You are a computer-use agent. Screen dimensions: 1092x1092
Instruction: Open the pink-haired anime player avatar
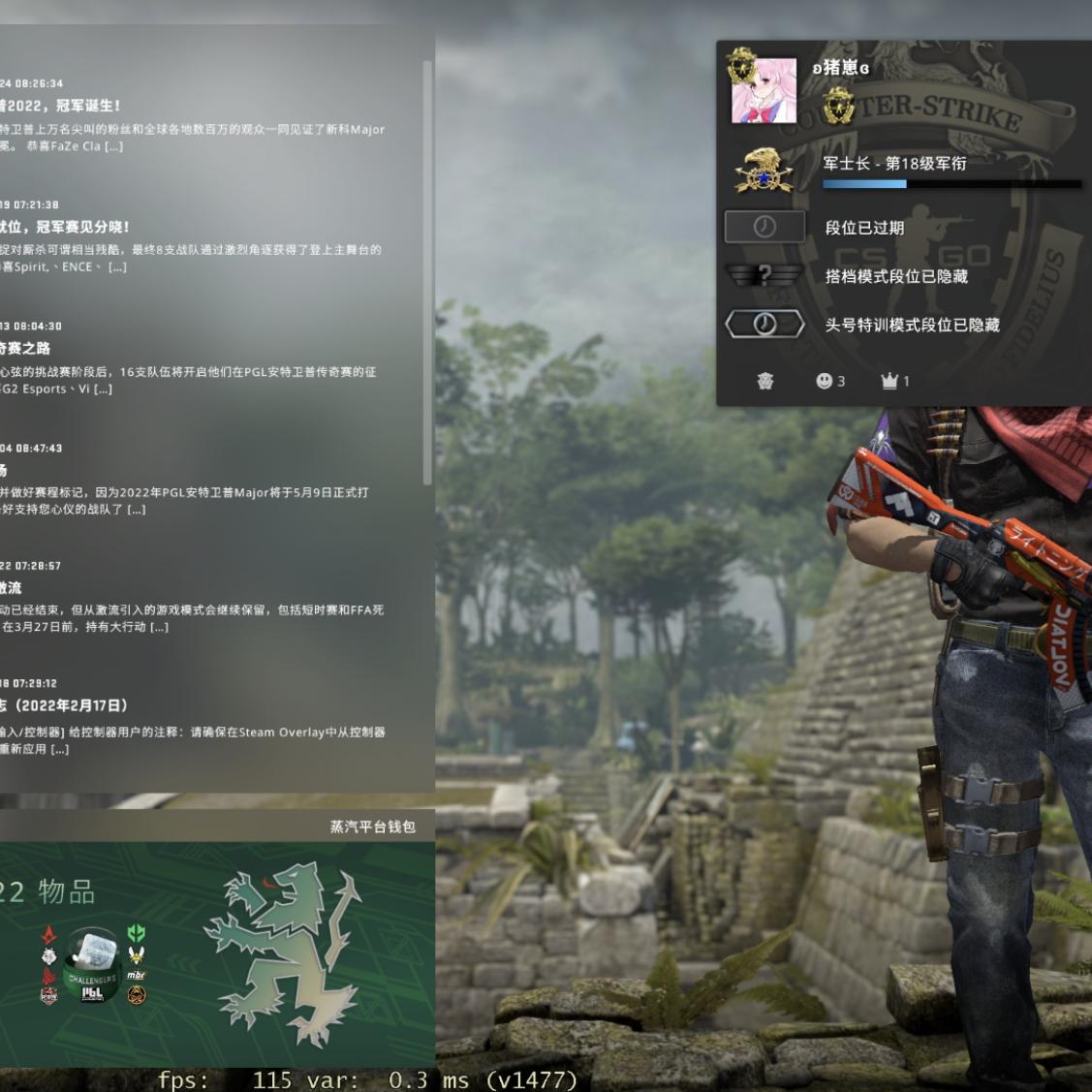(764, 90)
